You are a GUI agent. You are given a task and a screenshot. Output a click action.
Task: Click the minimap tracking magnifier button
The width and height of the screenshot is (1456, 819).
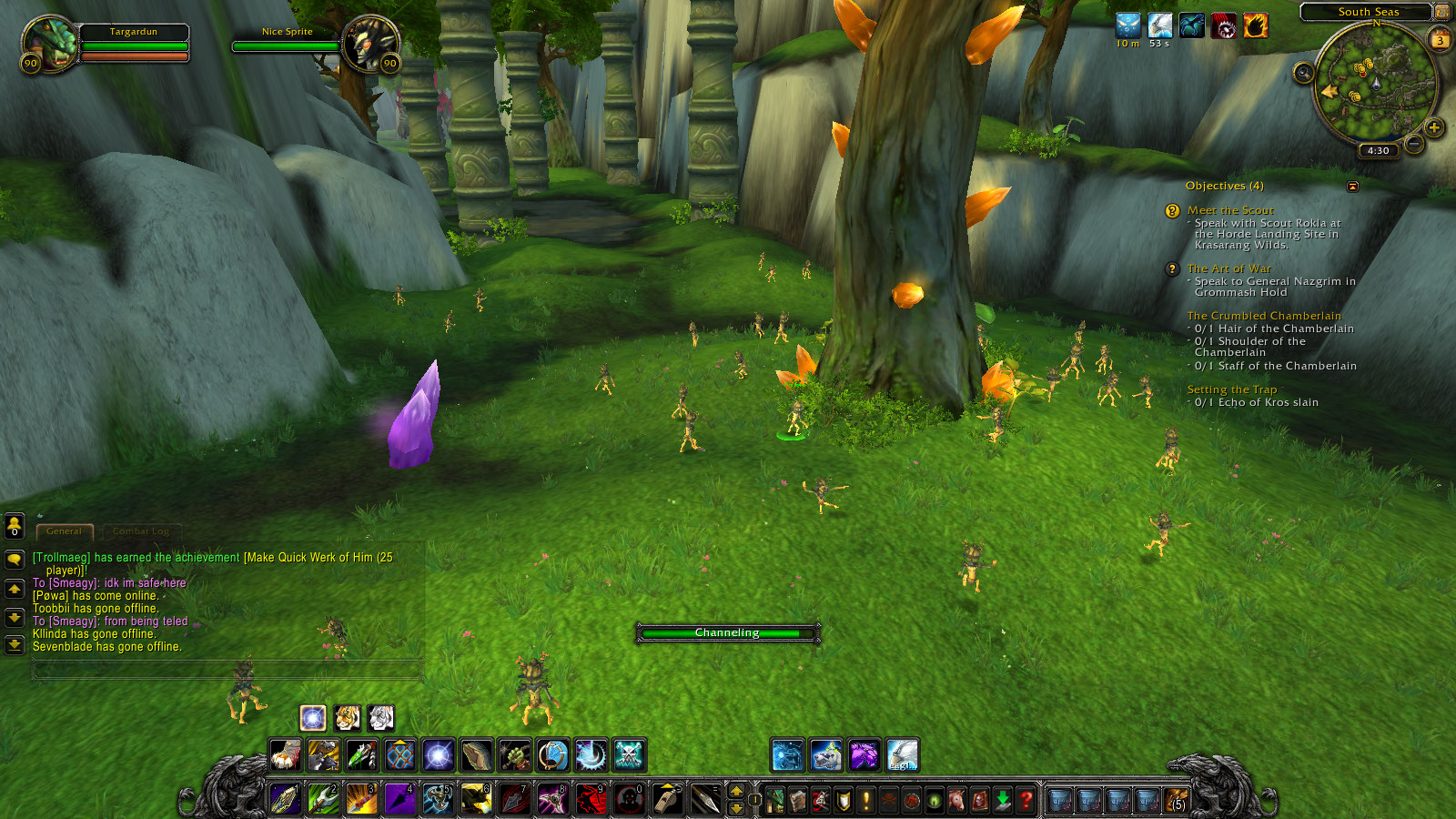(1303, 73)
